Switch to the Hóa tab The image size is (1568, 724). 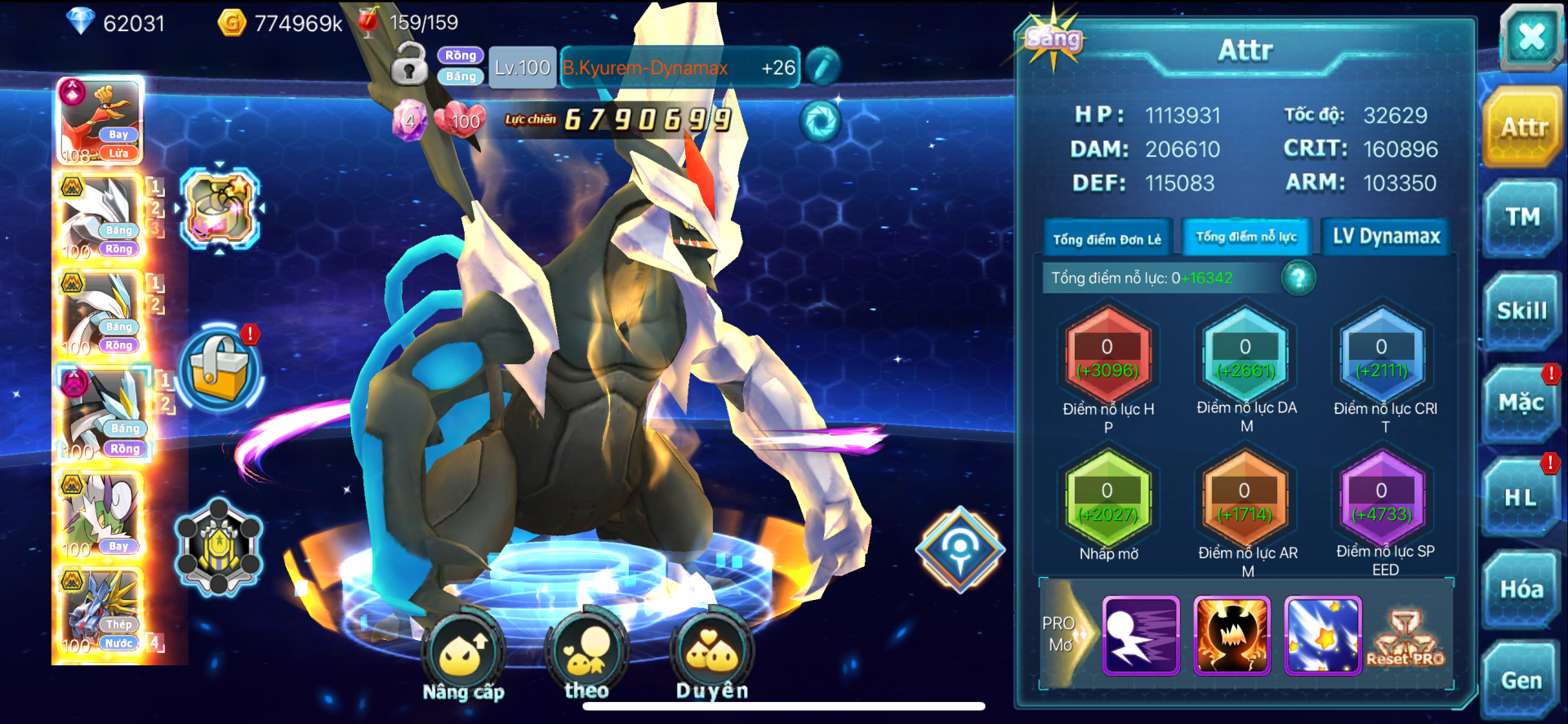(1521, 589)
